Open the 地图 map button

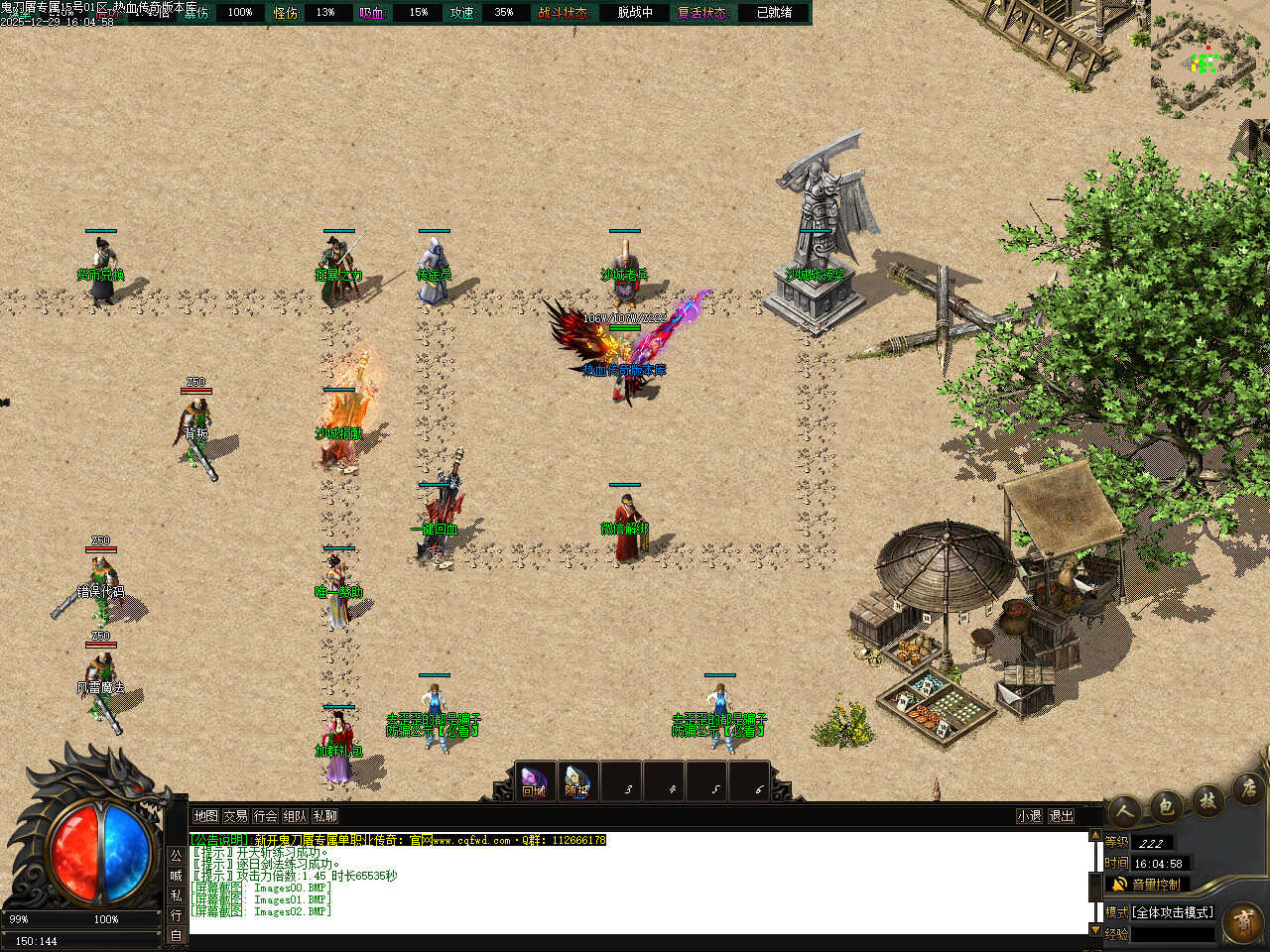[x=205, y=816]
